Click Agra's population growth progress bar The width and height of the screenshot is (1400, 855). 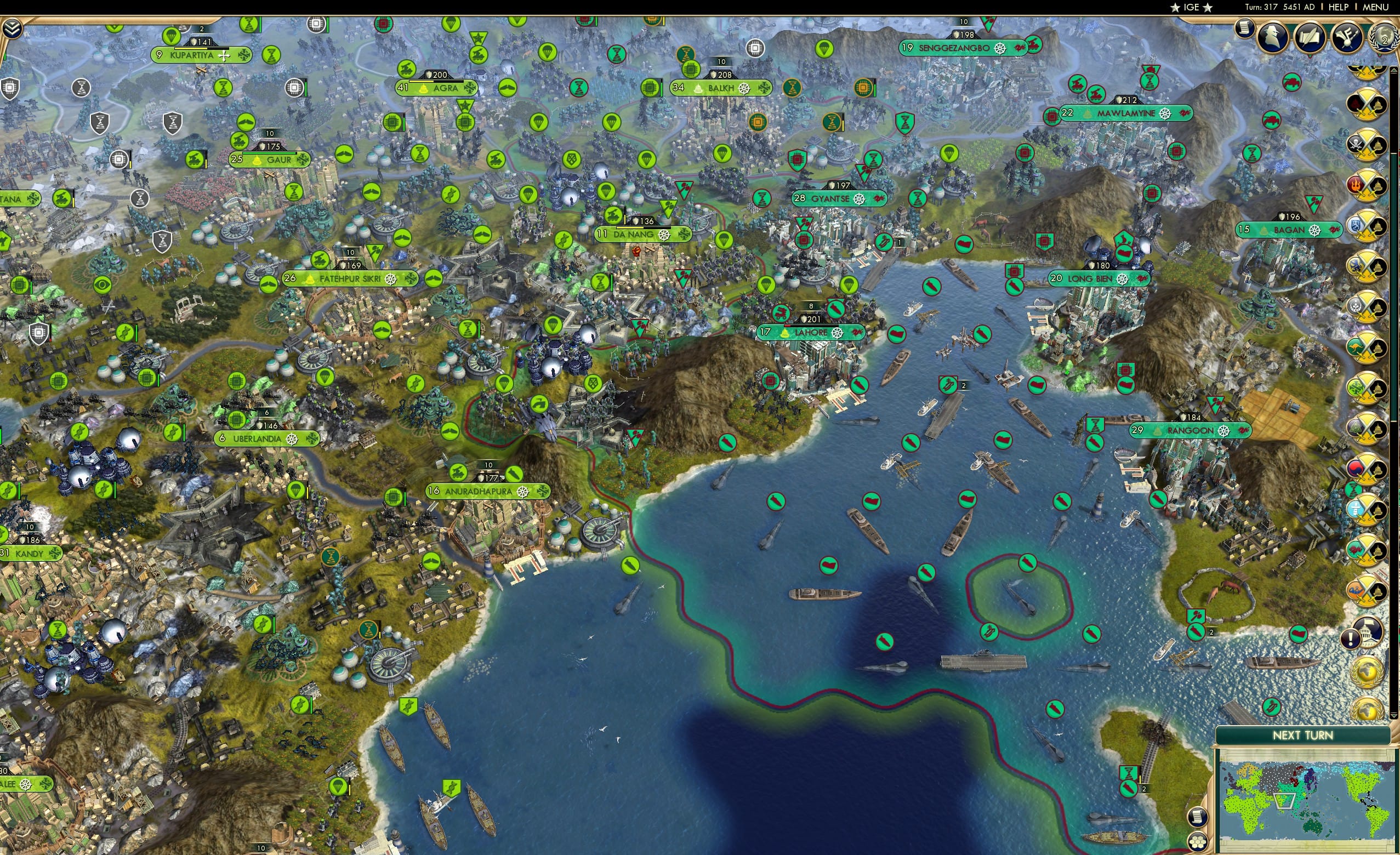[437, 82]
